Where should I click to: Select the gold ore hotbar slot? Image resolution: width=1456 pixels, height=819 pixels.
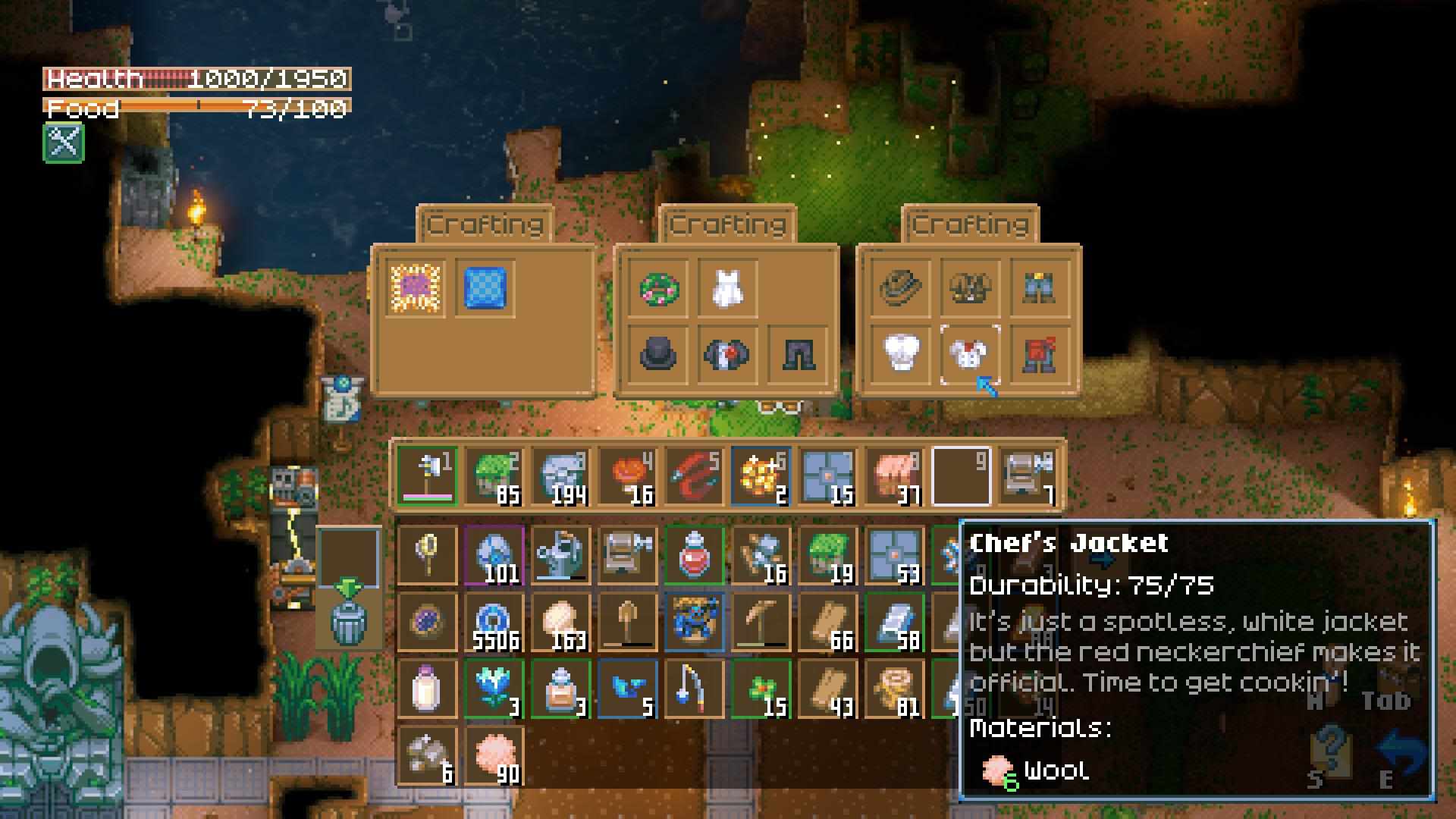761,476
